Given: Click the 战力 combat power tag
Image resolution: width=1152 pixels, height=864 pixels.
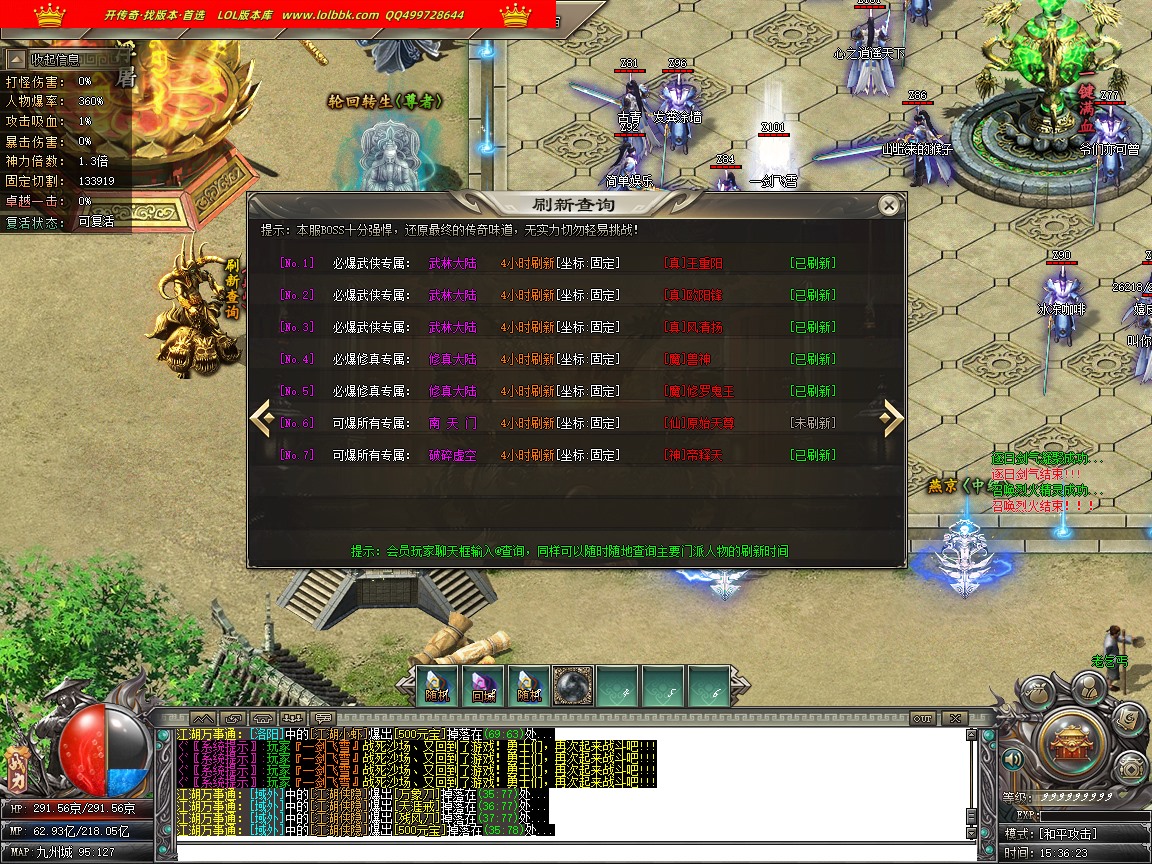Looking at the screenshot, I should coord(17,760).
